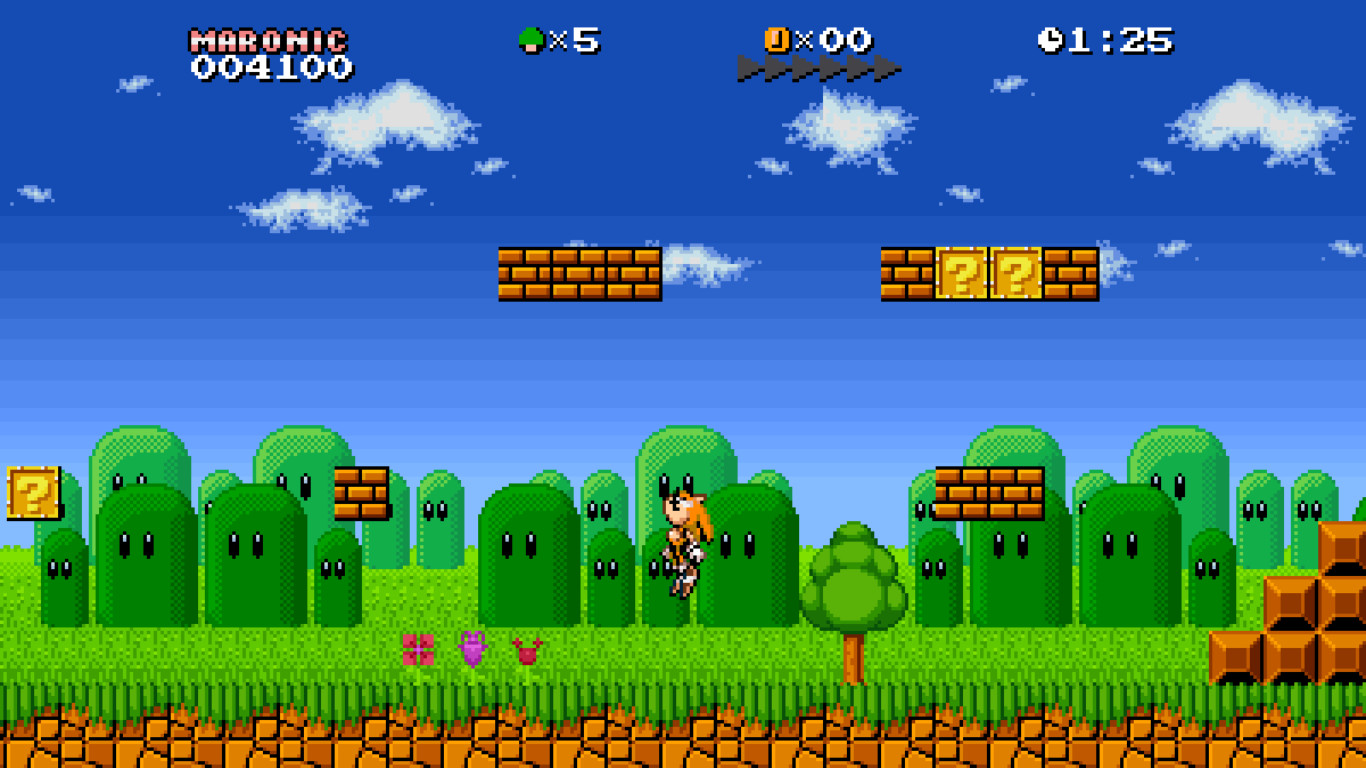Viewport: 1366px width, 768px height.
Task: Click the dark pink flower near the tree
Action: pyautogui.click(x=529, y=653)
